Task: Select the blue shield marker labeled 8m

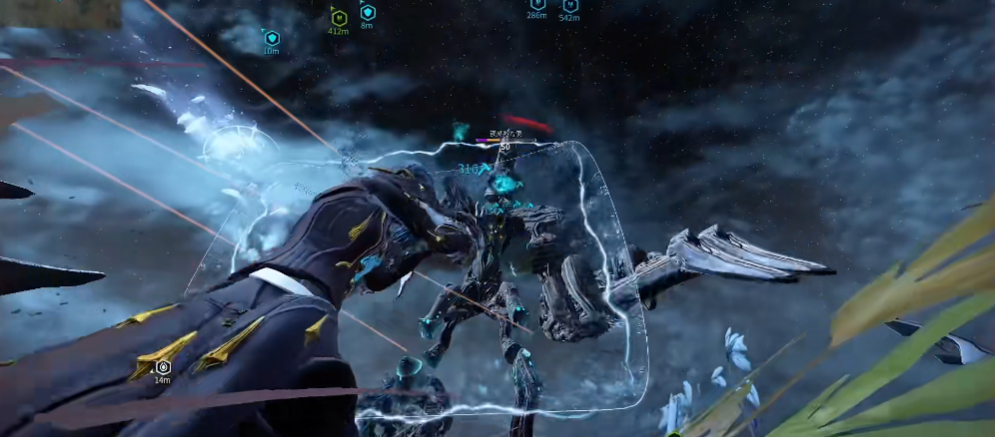Action: click(x=367, y=12)
